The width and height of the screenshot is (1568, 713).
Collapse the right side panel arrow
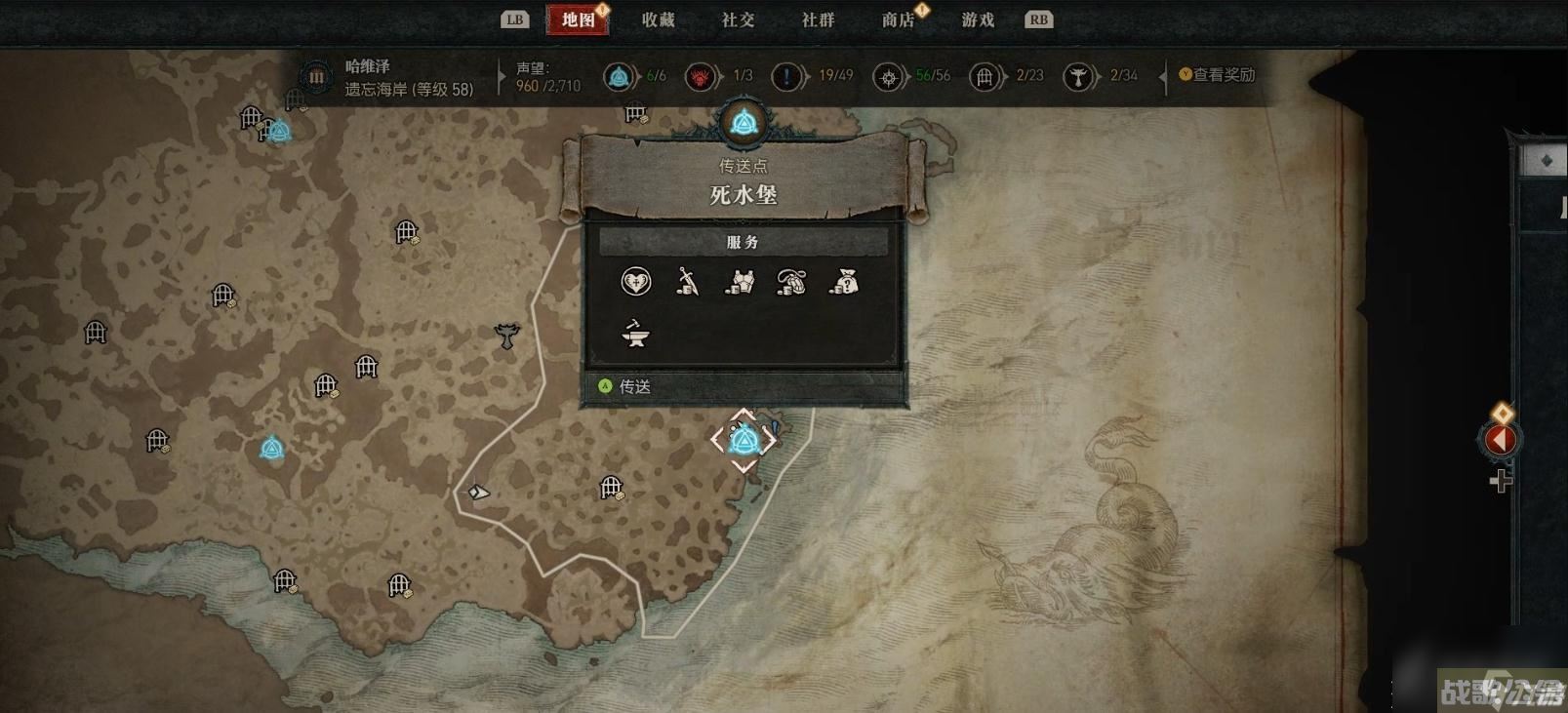tap(1500, 441)
